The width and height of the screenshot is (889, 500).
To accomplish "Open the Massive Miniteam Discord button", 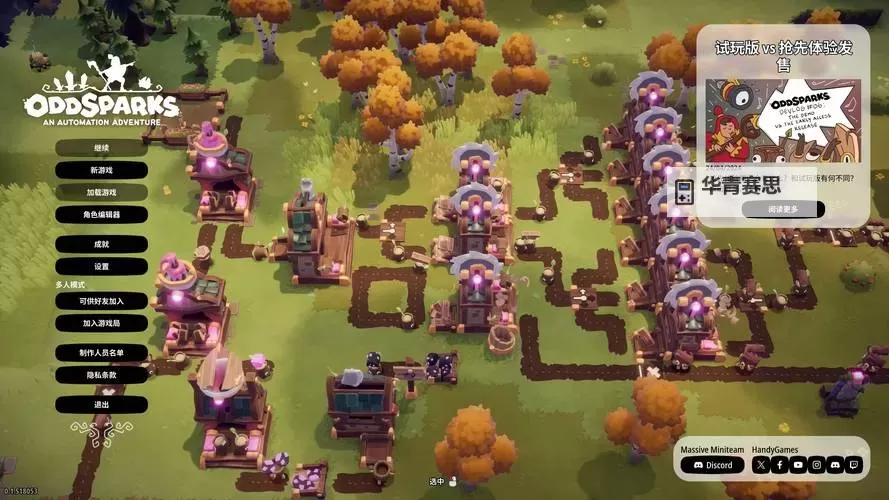I will 713,465.
